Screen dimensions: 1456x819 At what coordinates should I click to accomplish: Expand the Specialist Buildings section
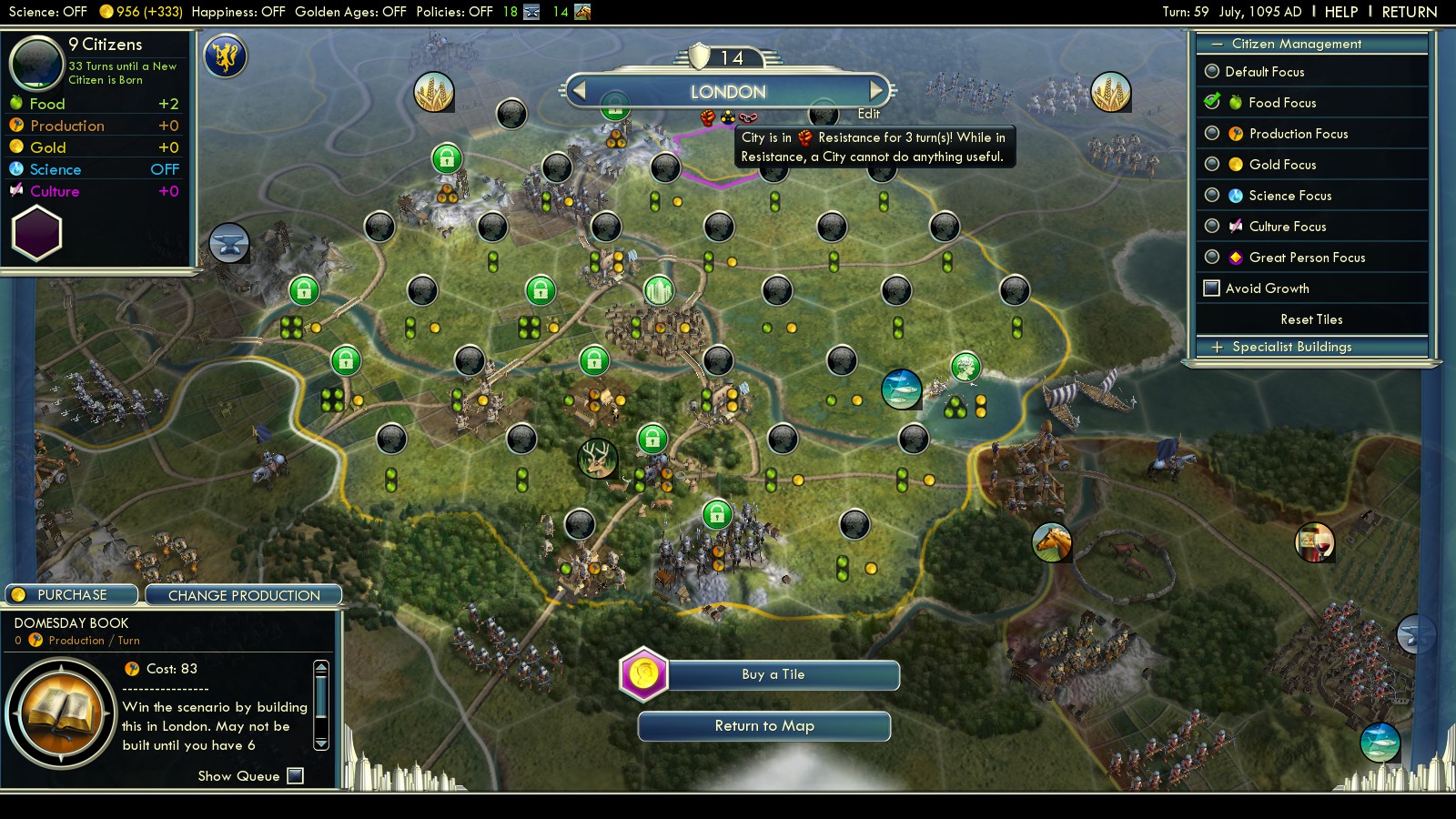[x=1291, y=347]
